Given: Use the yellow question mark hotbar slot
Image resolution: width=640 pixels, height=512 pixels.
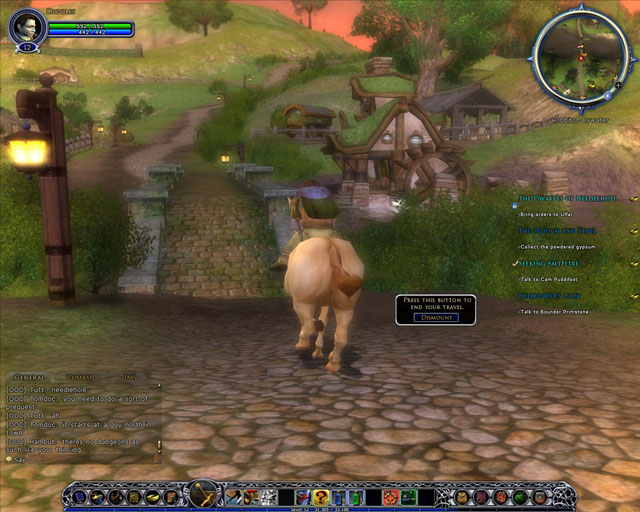Looking at the screenshot, I should (320, 496).
